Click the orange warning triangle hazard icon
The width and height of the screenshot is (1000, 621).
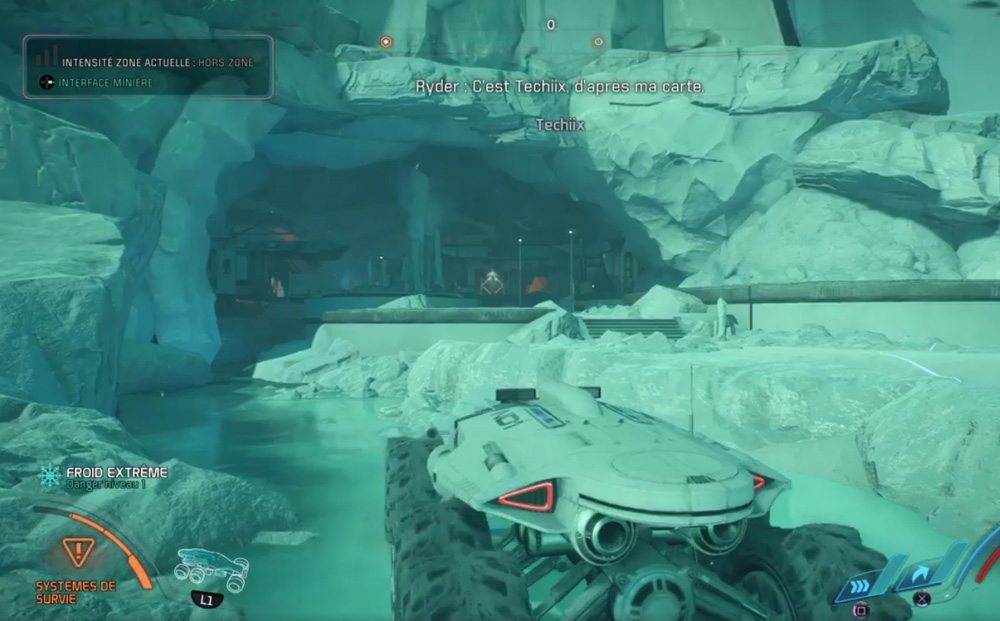click(x=77, y=550)
